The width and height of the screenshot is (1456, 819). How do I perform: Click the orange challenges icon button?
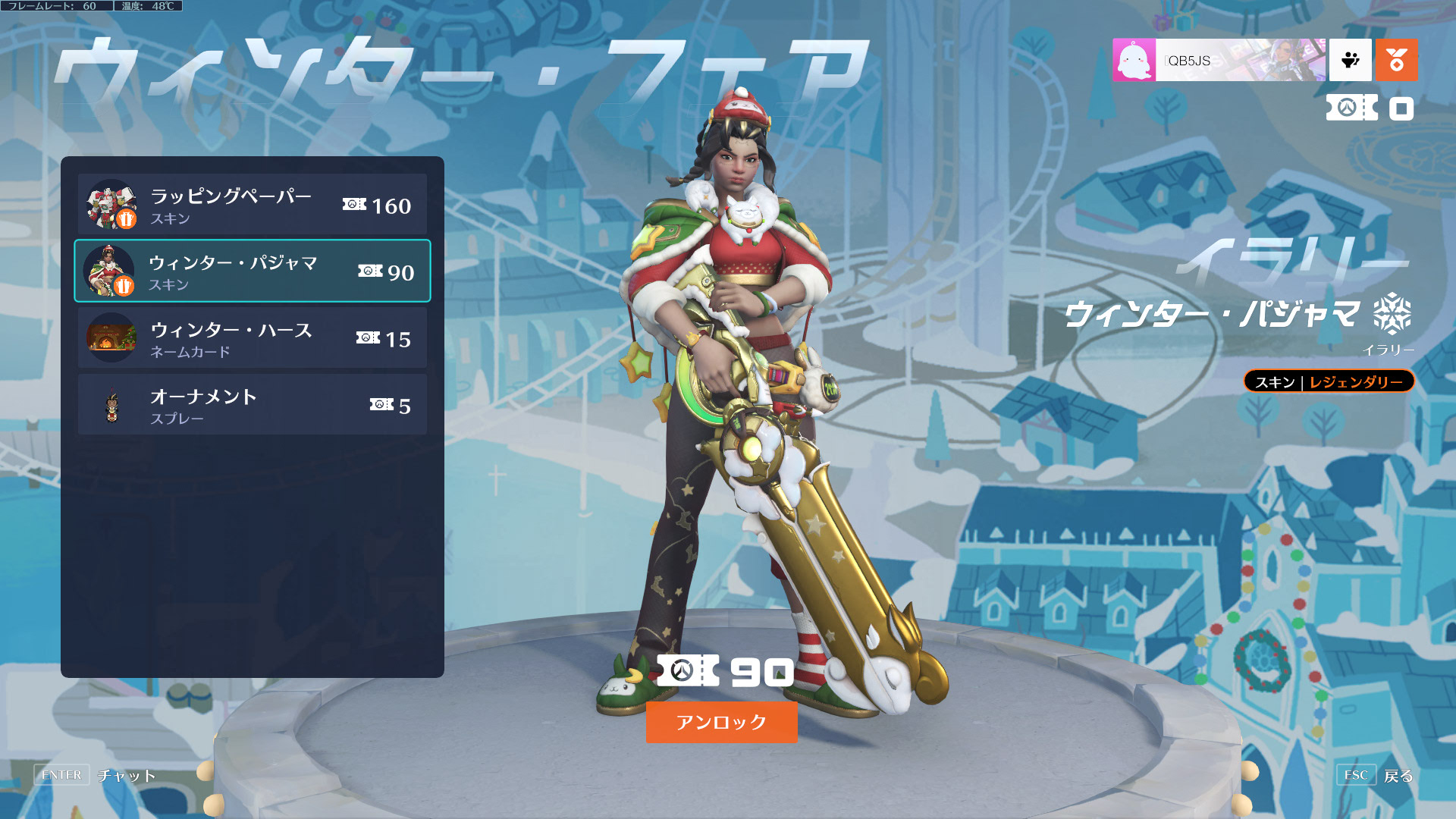[x=1396, y=61]
